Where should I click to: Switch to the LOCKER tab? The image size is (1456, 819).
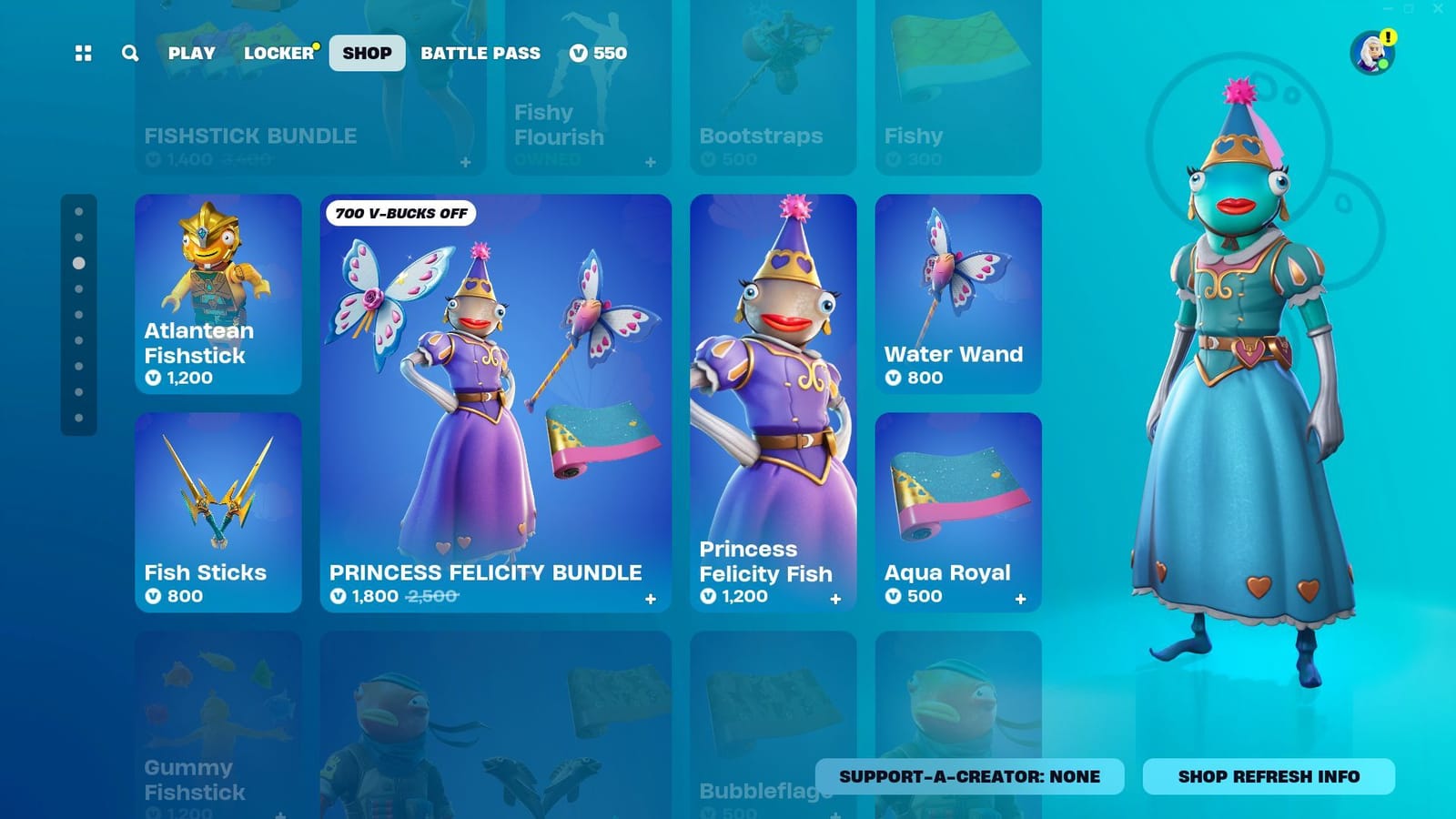278,53
